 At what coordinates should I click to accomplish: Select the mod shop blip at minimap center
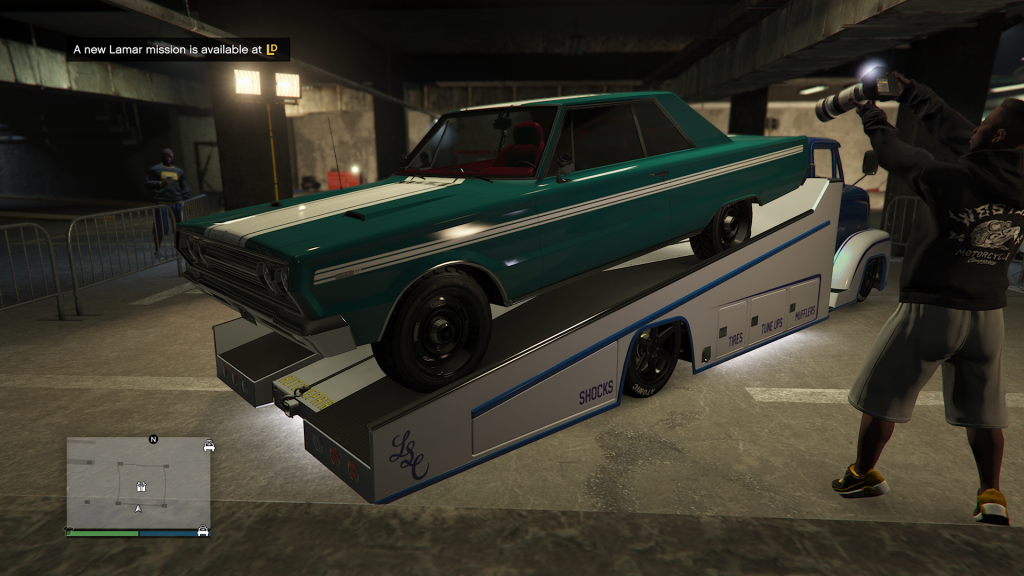140,488
